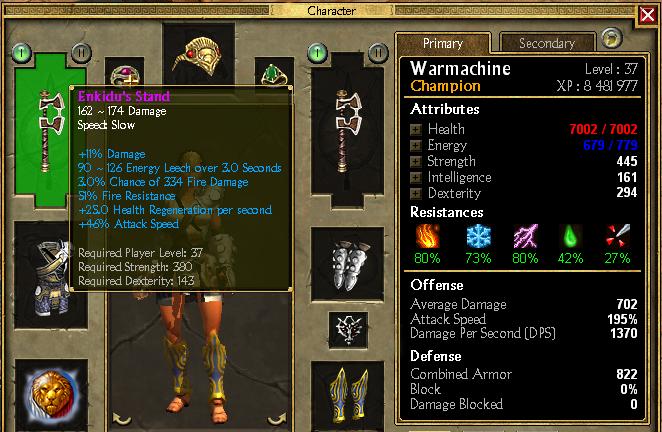Select the green gem ring slot

click(x=267, y=74)
